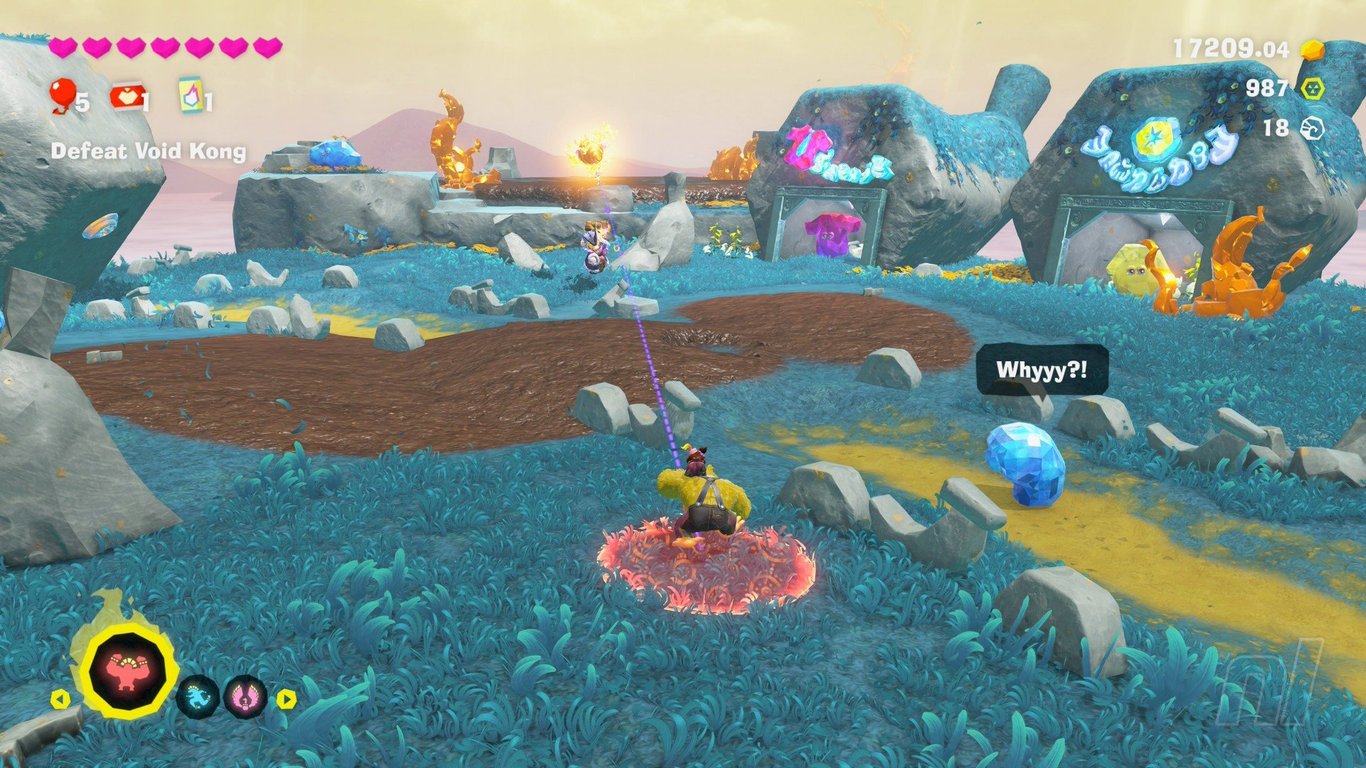Click the left arrow of the Bananza selector
The width and height of the screenshot is (1366, 768).
coord(59,699)
